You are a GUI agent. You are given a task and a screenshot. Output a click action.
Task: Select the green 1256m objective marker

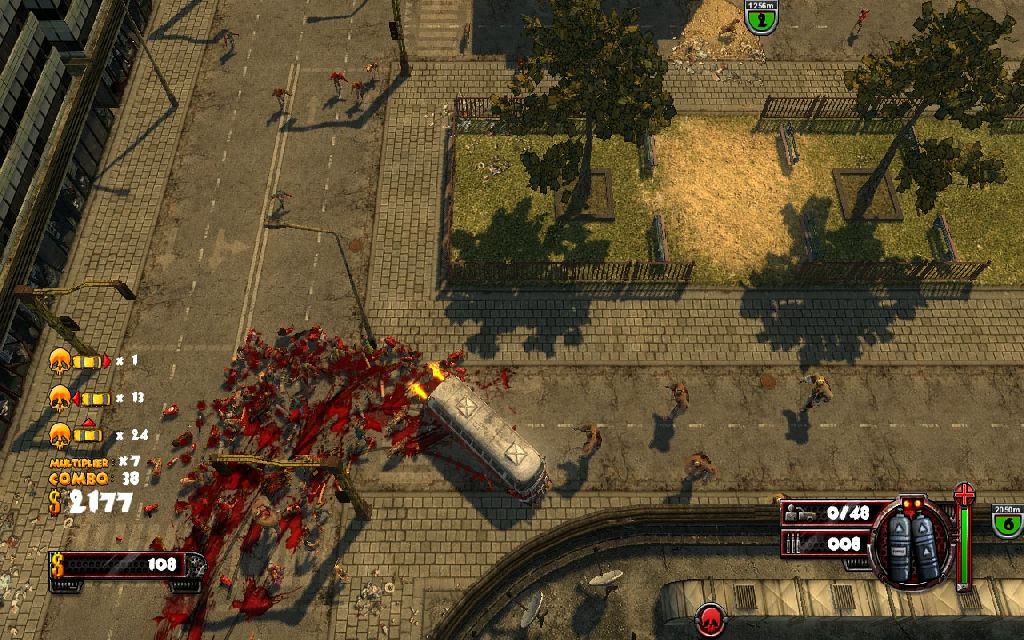pos(760,17)
